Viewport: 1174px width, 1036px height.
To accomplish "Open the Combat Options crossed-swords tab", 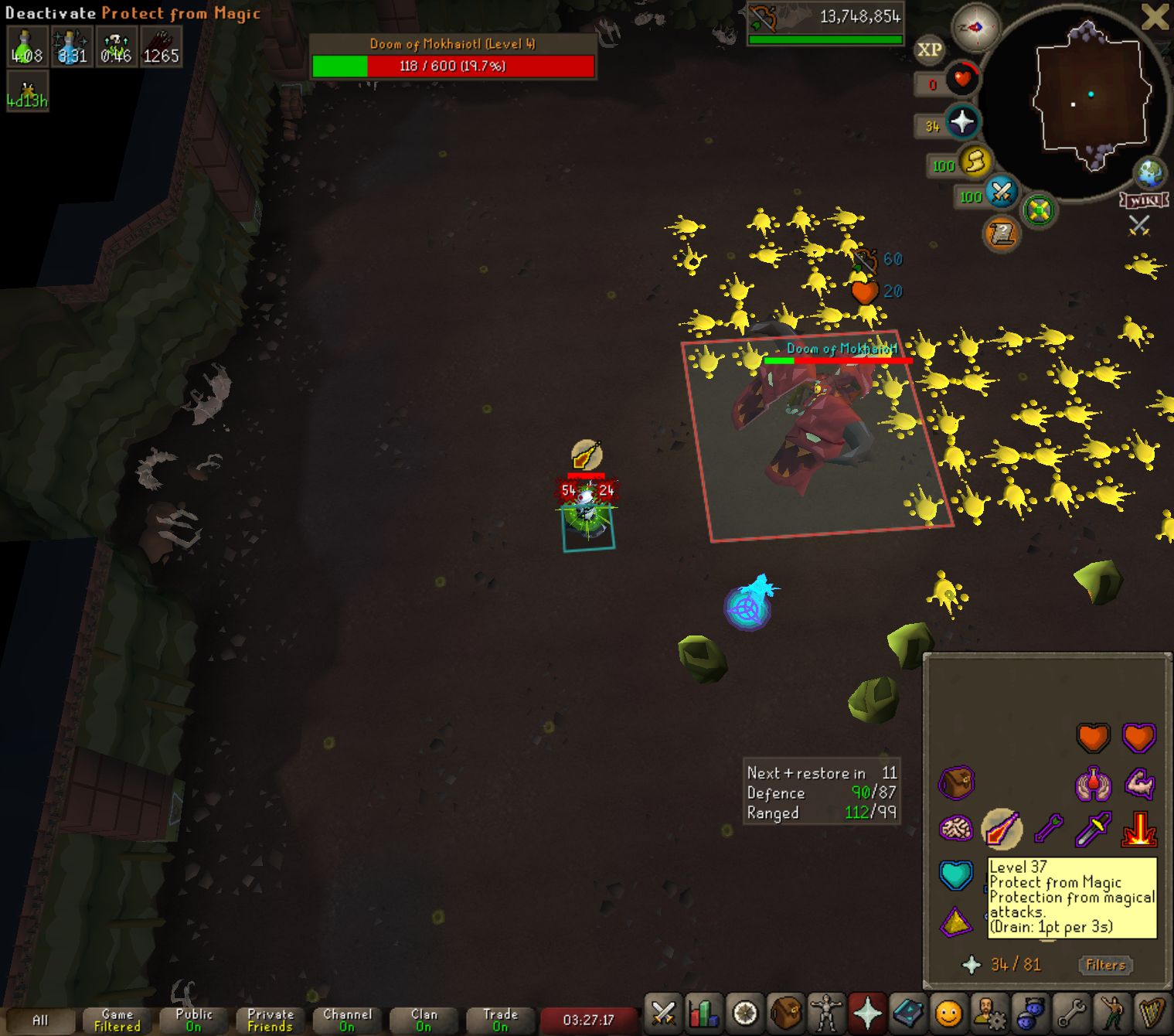I will 663,1013.
